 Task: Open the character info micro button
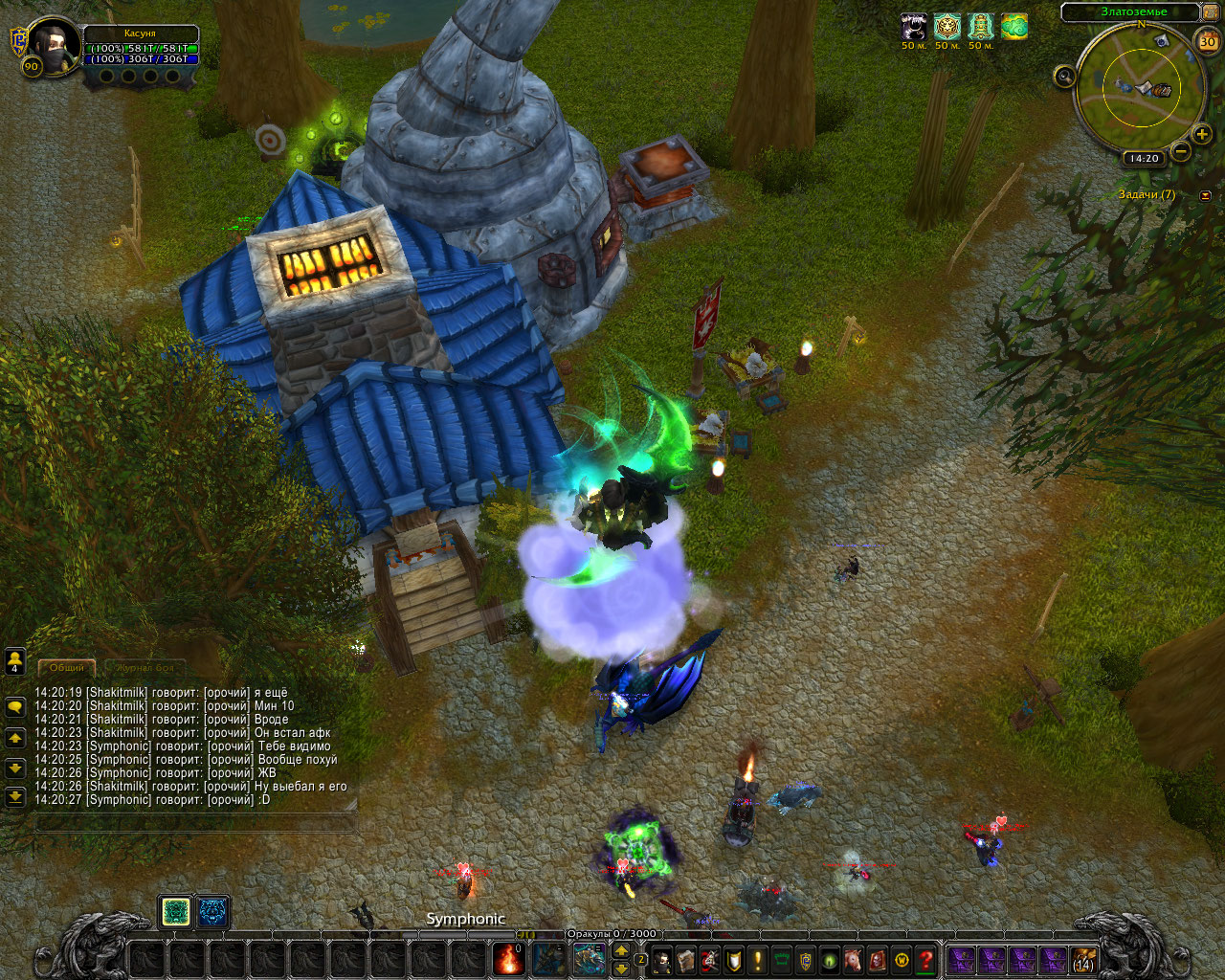pos(661,960)
